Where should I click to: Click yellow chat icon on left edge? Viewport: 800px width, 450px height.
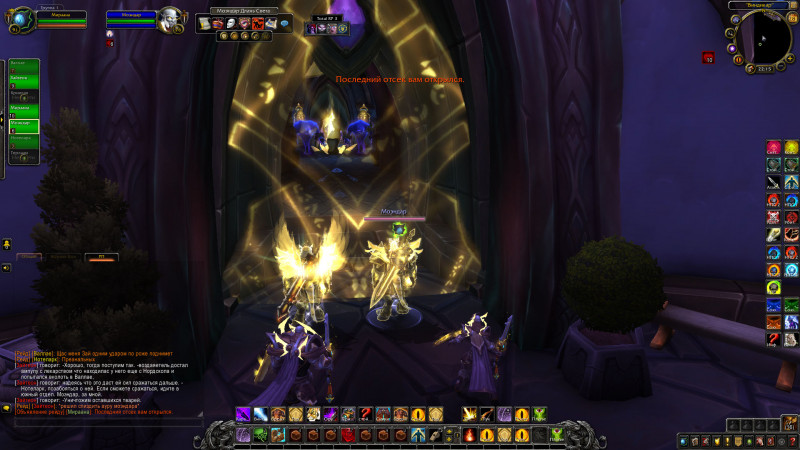[7, 244]
